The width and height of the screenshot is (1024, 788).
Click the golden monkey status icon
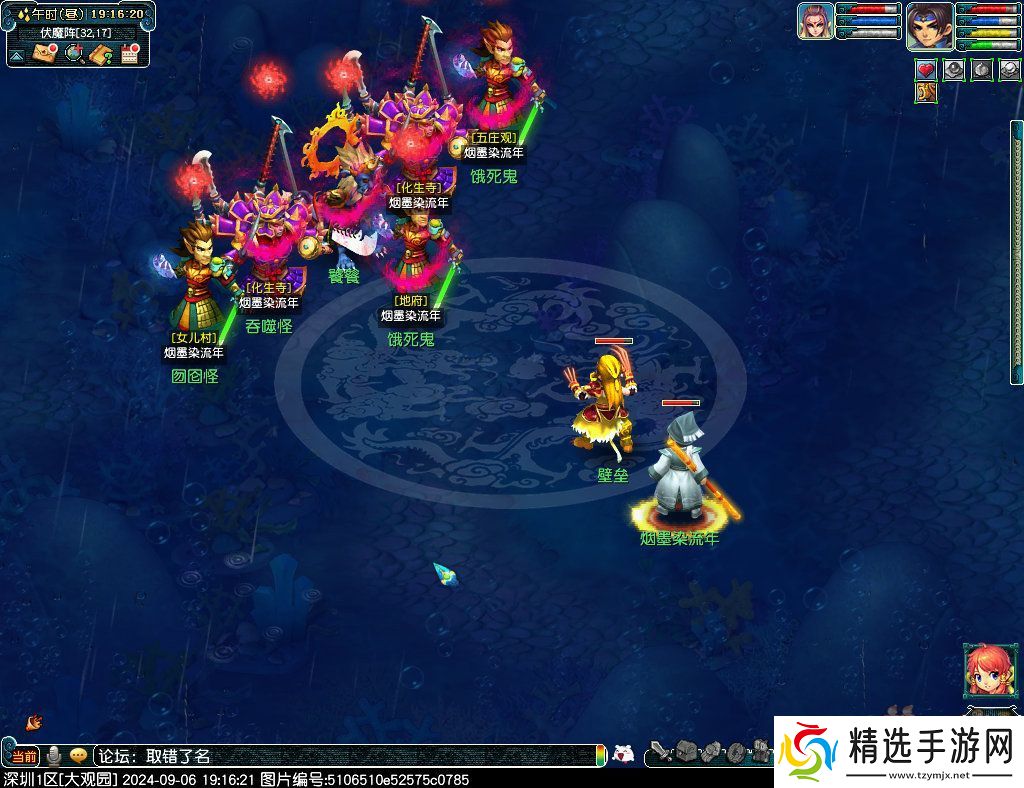pyautogui.click(x=924, y=93)
